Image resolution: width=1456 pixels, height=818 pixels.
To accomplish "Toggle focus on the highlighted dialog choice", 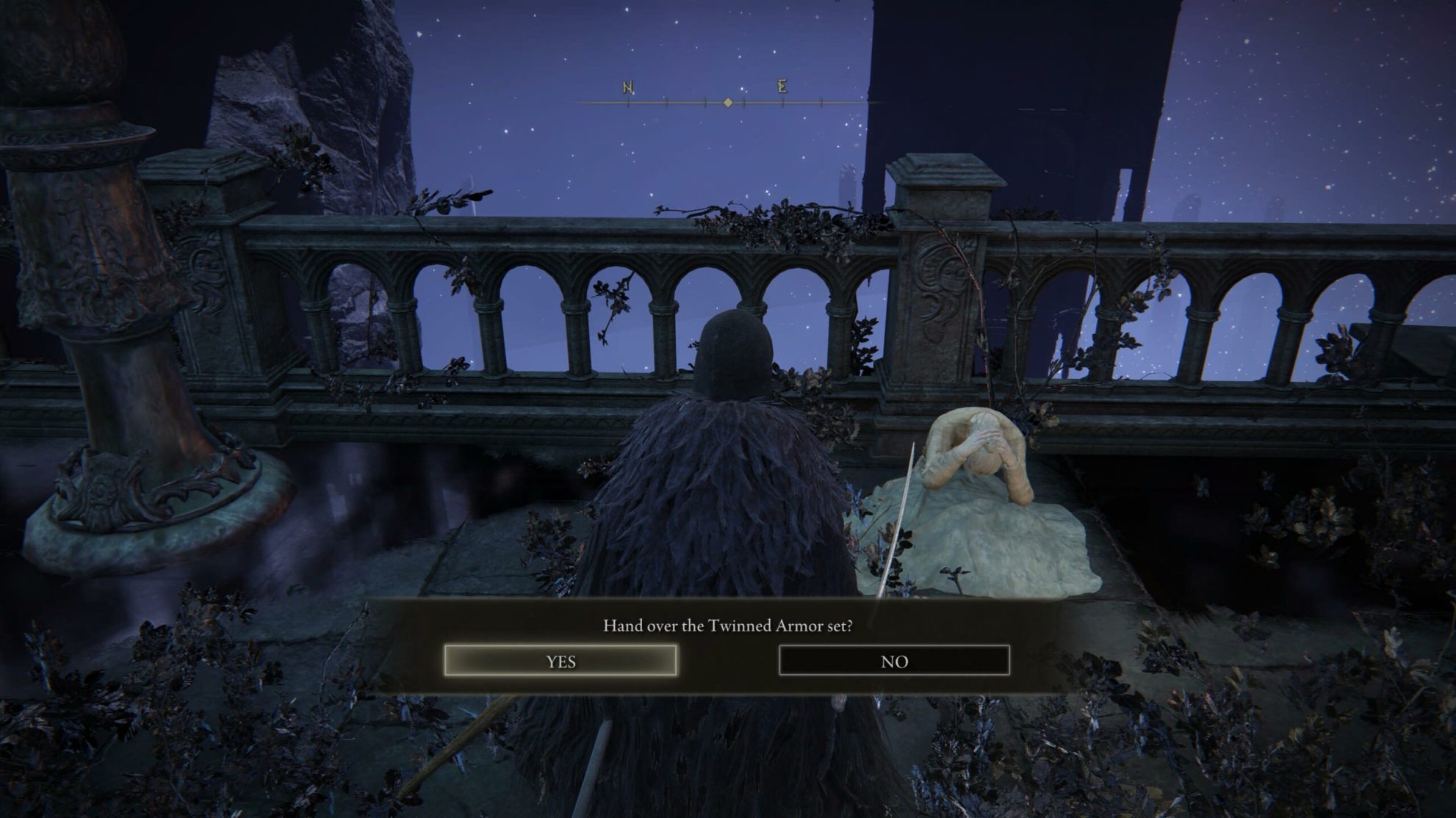I will tap(562, 661).
